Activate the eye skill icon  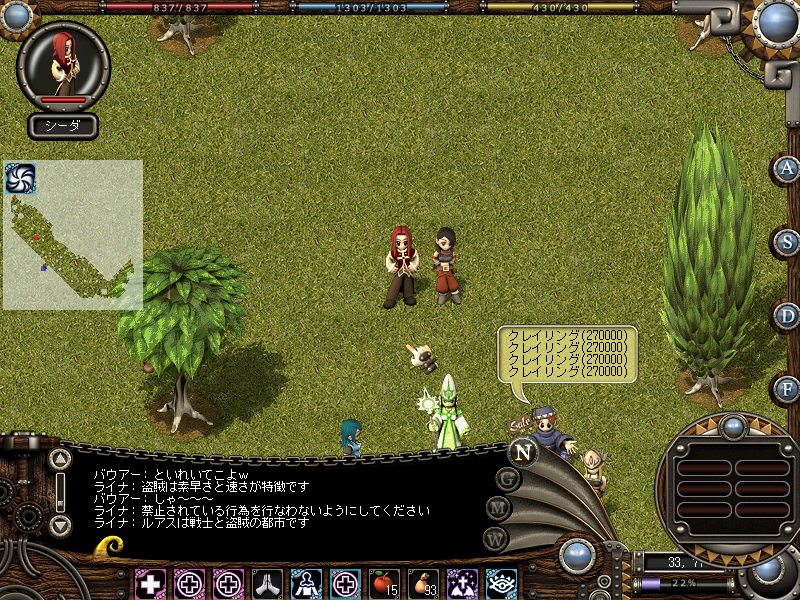click(x=500, y=583)
